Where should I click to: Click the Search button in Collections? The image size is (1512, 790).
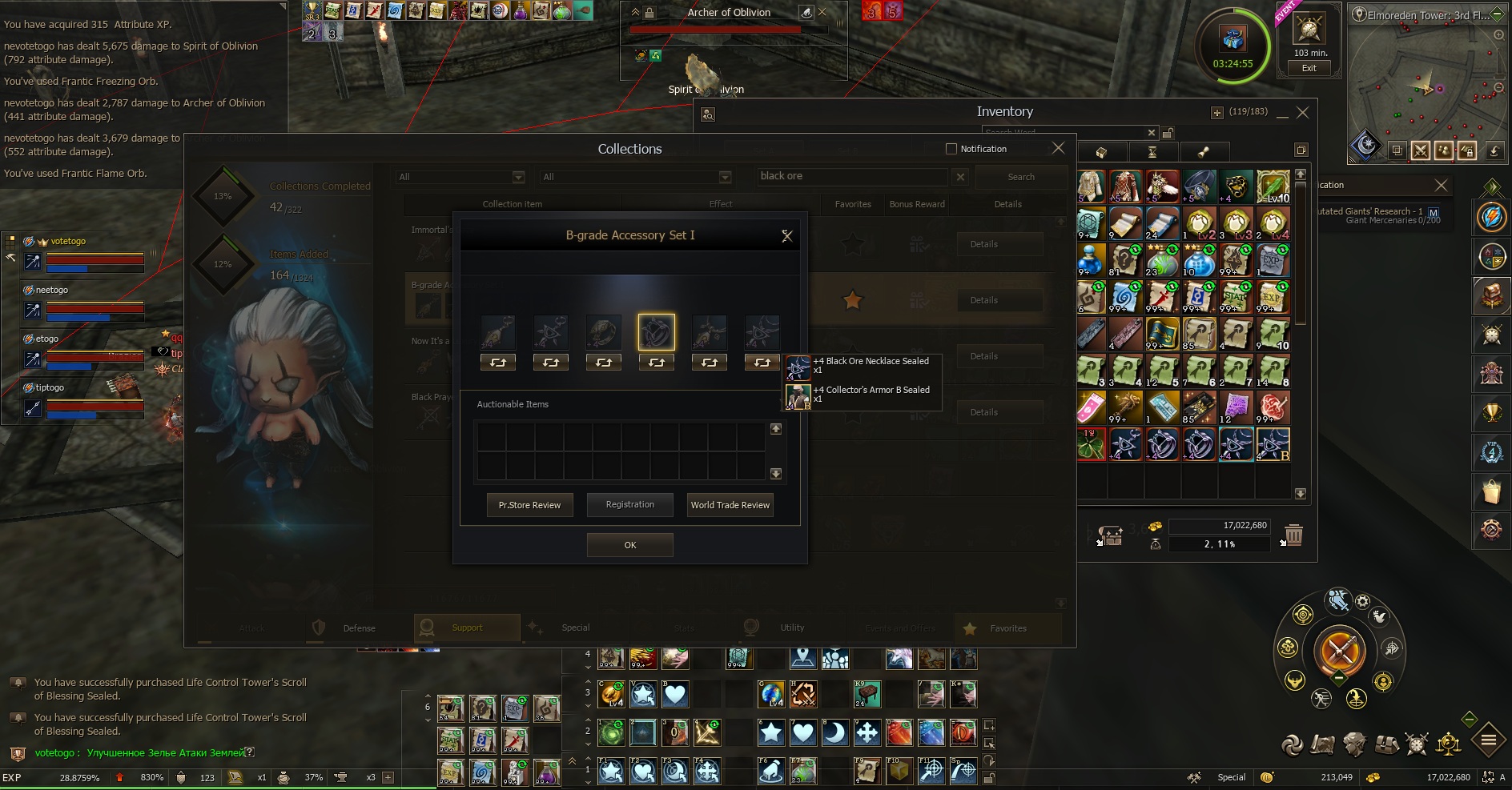pyautogui.click(x=1020, y=177)
